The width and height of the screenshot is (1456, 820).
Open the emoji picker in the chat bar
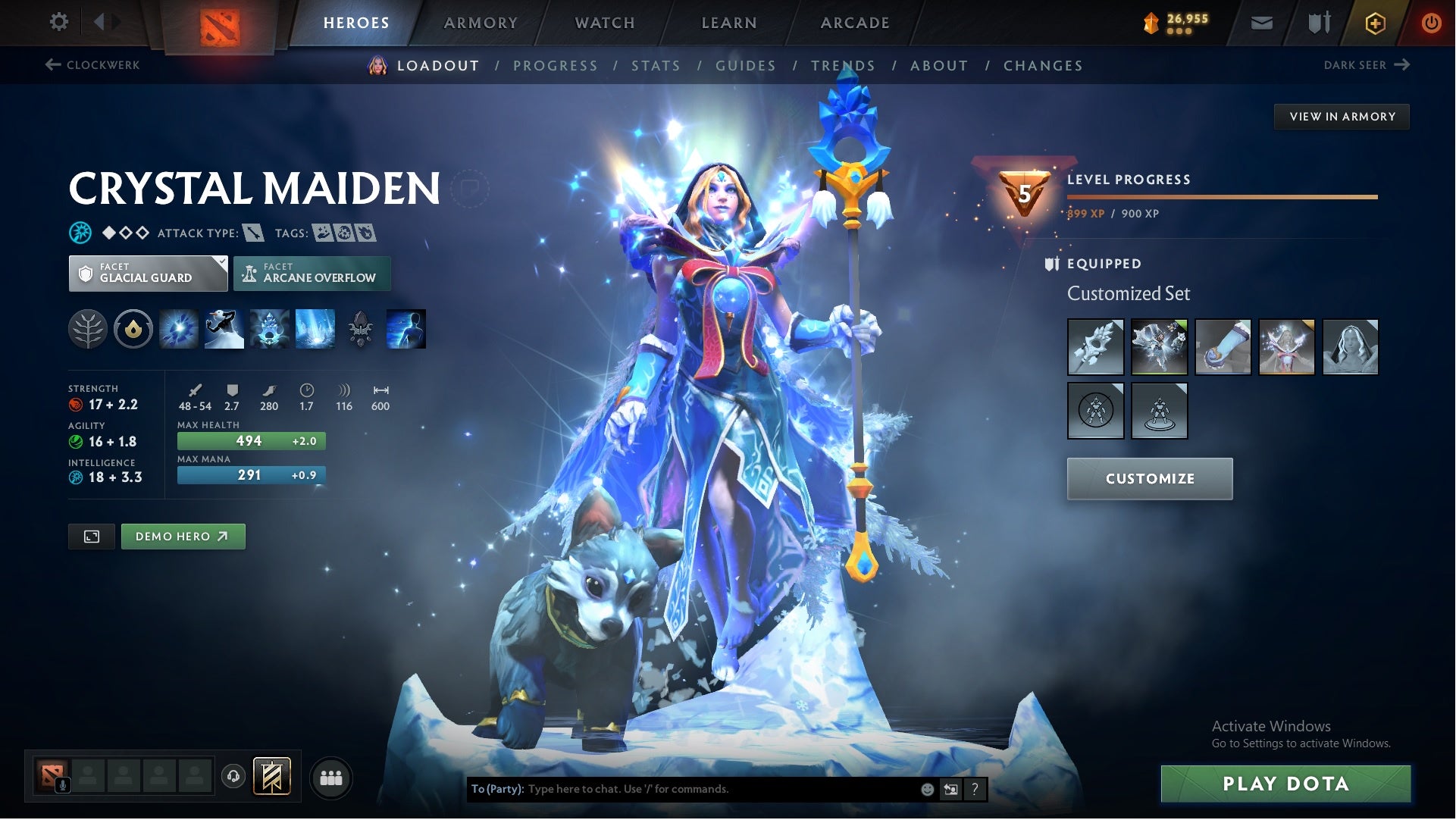tap(926, 788)
